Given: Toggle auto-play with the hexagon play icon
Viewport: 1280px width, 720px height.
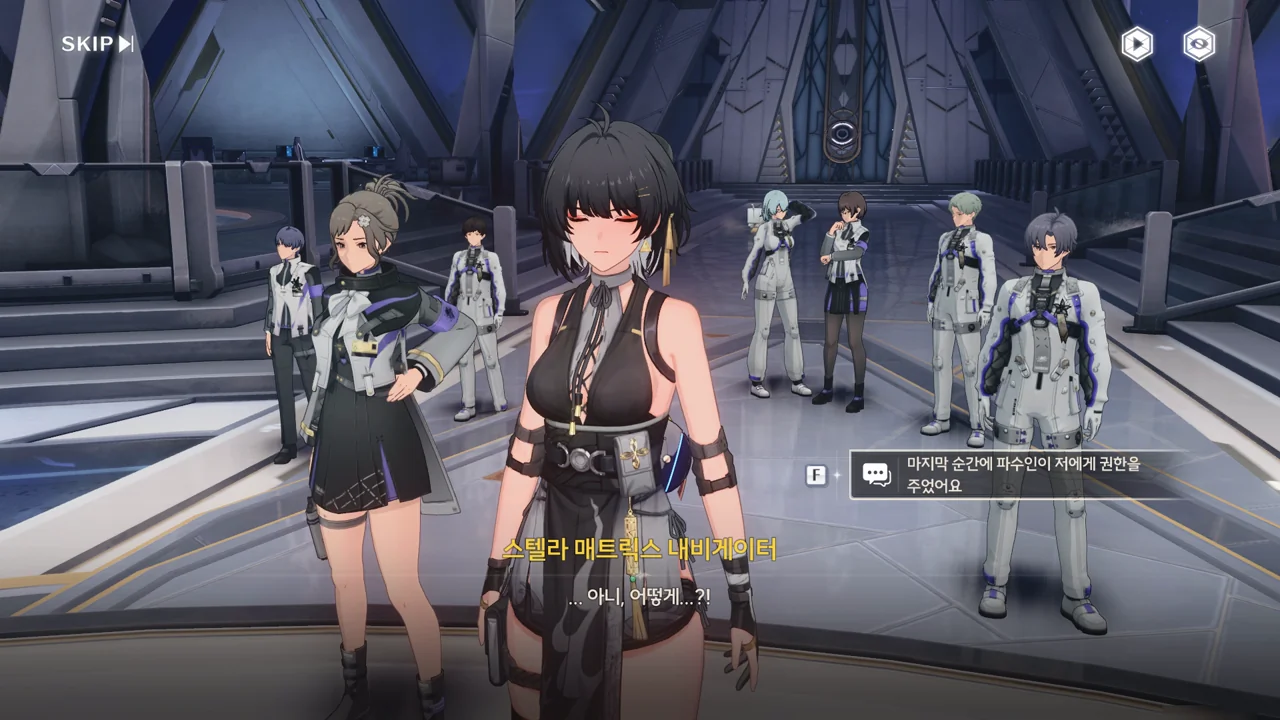Looking at the screenshot, I should click(x=1136, y=44).
